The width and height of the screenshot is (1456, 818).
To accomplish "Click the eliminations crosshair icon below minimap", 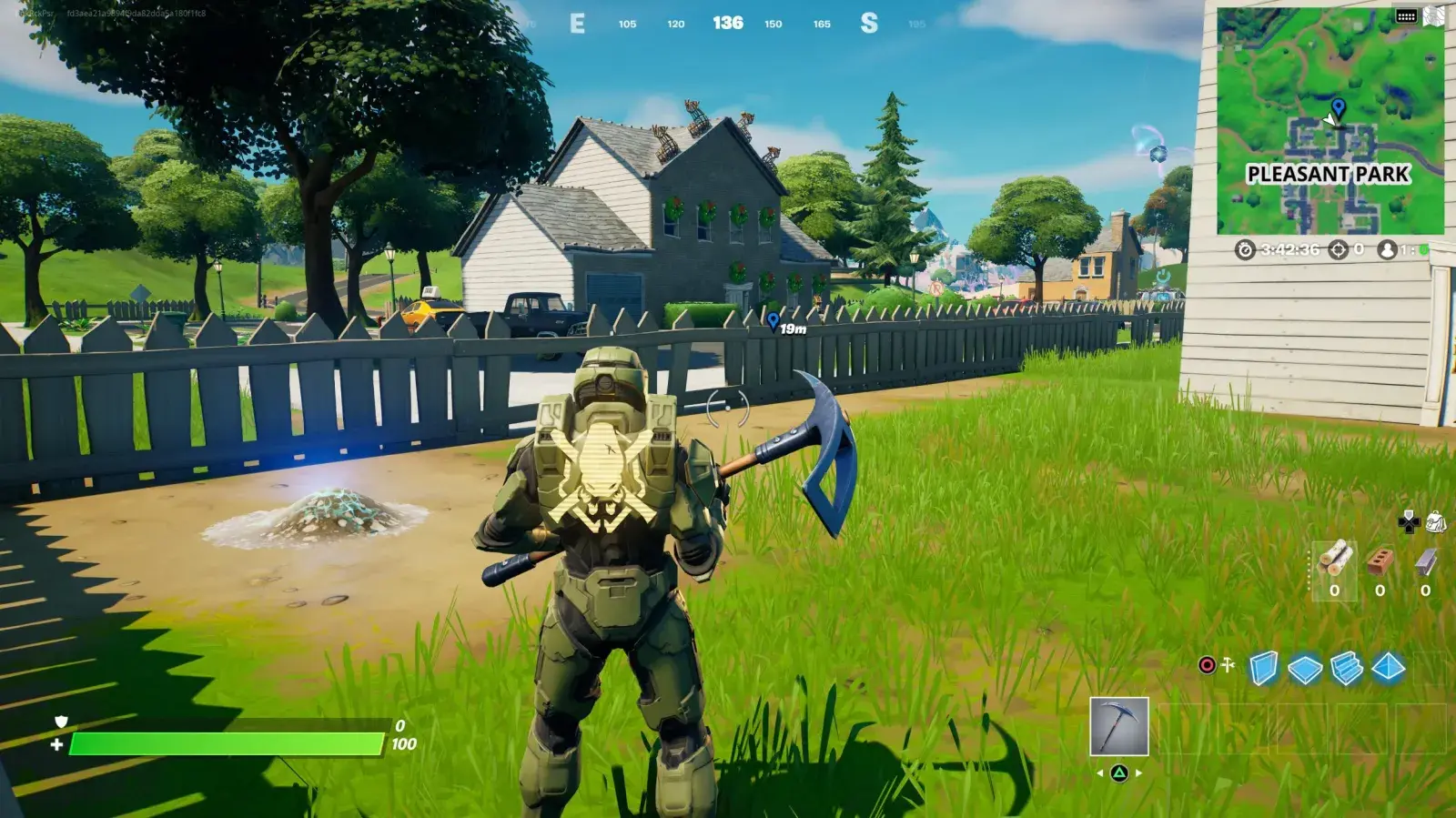I will coord(1338,250).
